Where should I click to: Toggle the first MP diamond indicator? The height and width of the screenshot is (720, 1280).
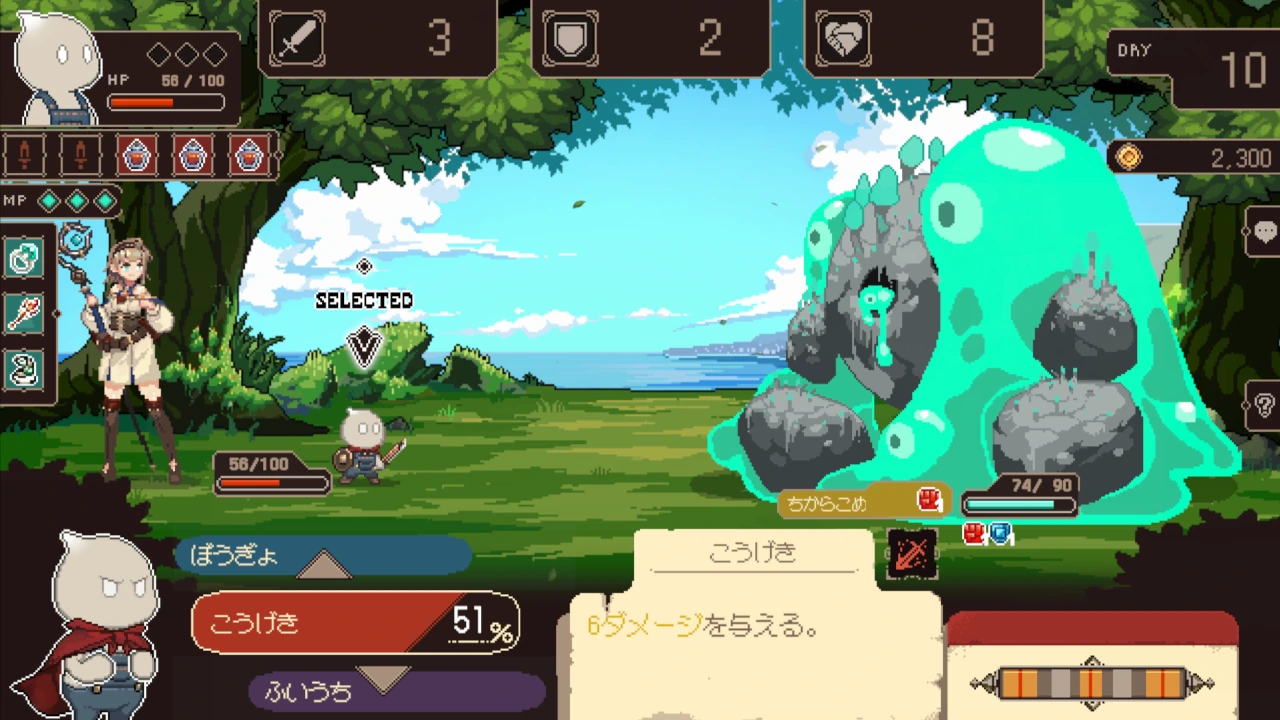point(47,201)
